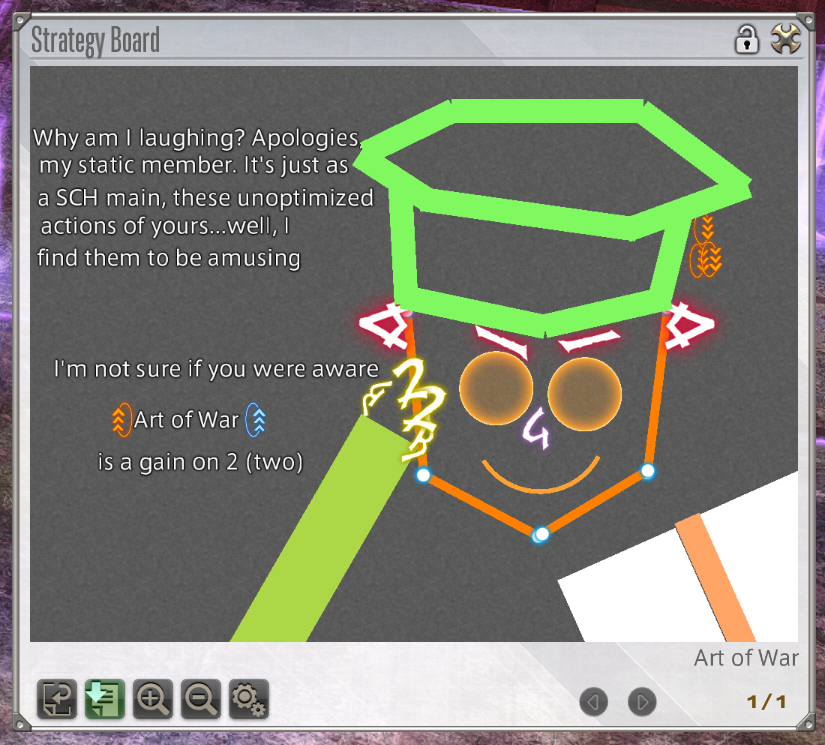Open the gear settings button
Viewport: 825px width, 745px height.
point(248,699)
